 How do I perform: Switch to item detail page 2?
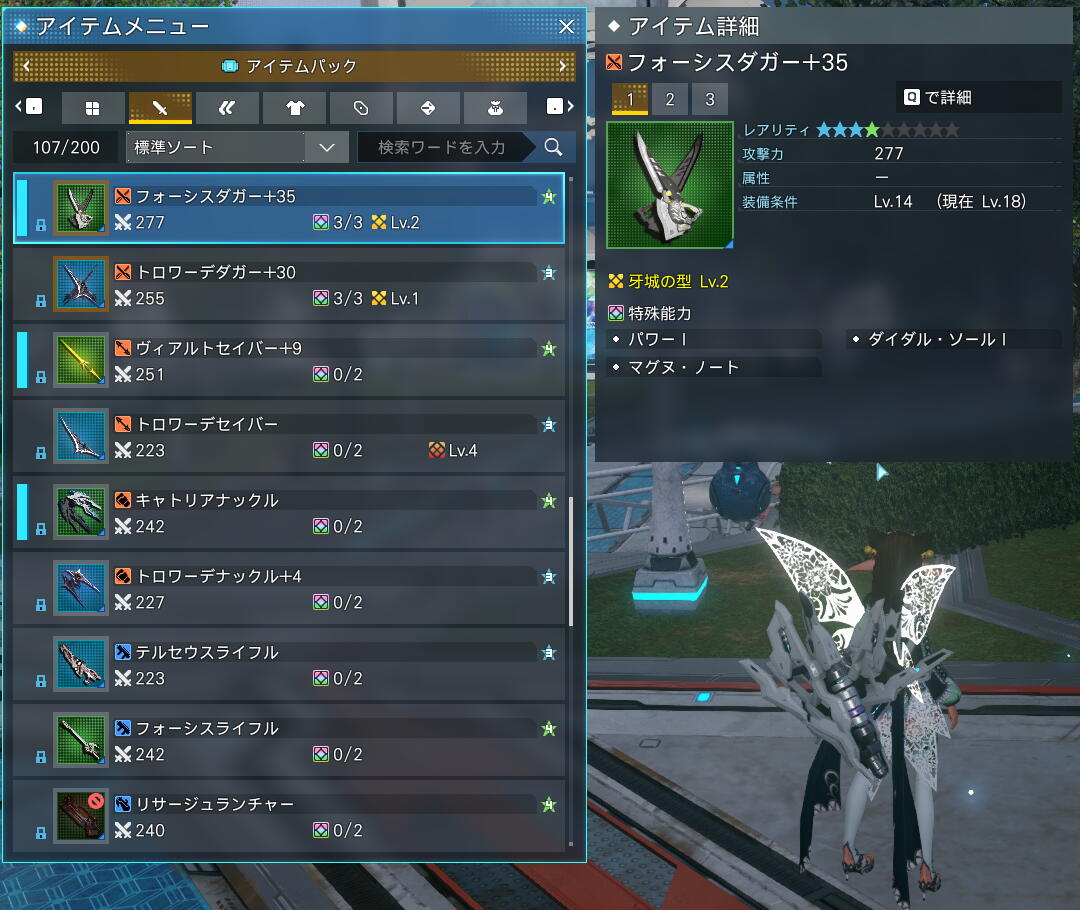click(x=670, y=99)
